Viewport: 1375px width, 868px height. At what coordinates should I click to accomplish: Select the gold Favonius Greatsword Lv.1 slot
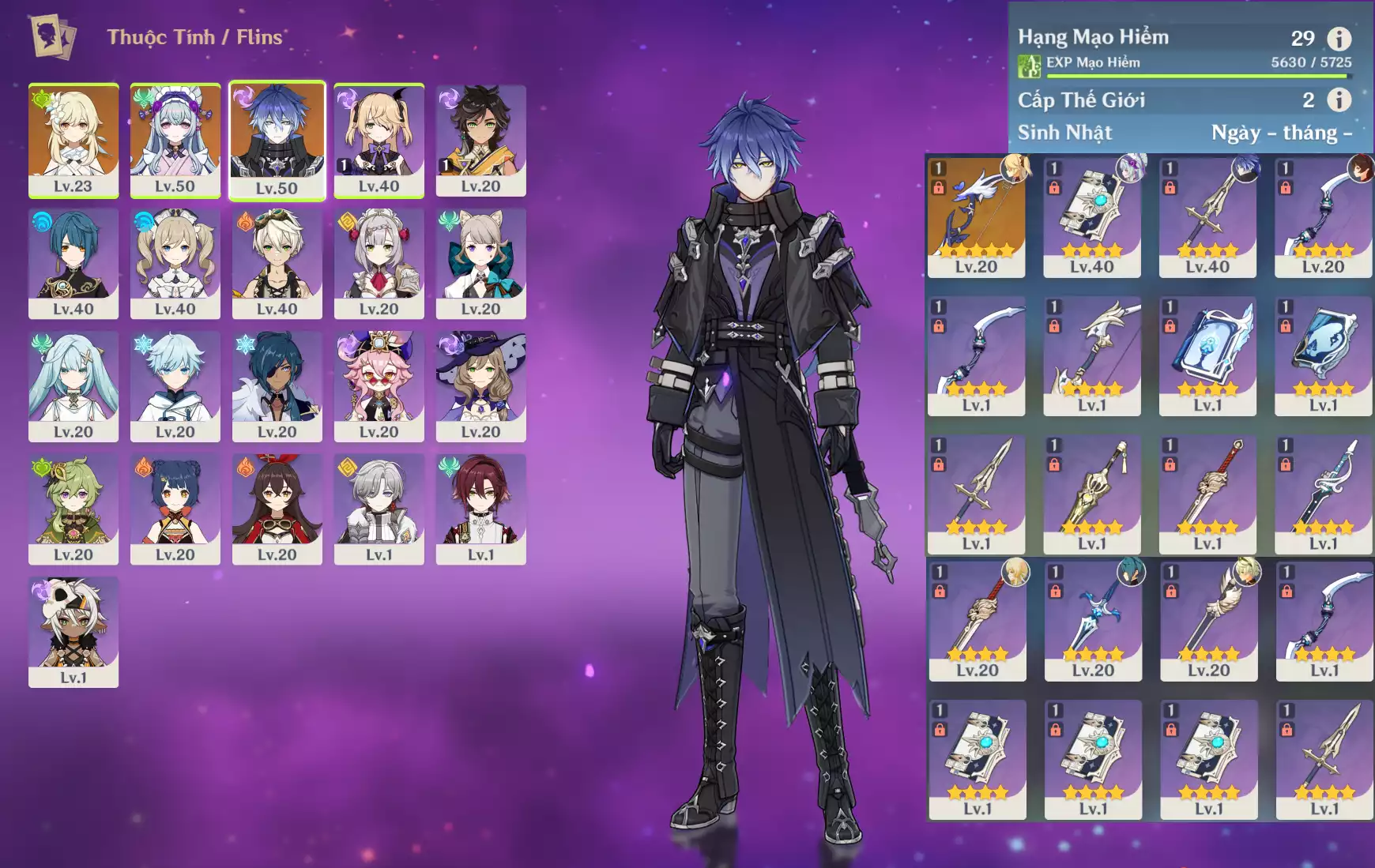click(1092, 494)
